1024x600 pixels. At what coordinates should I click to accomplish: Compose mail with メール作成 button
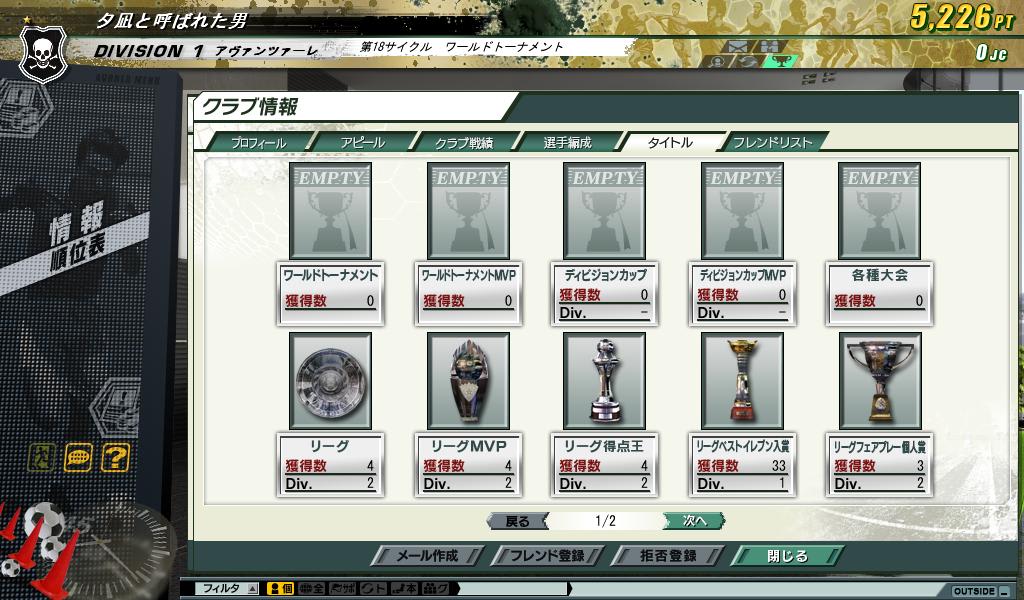click(x=427, y=556)
